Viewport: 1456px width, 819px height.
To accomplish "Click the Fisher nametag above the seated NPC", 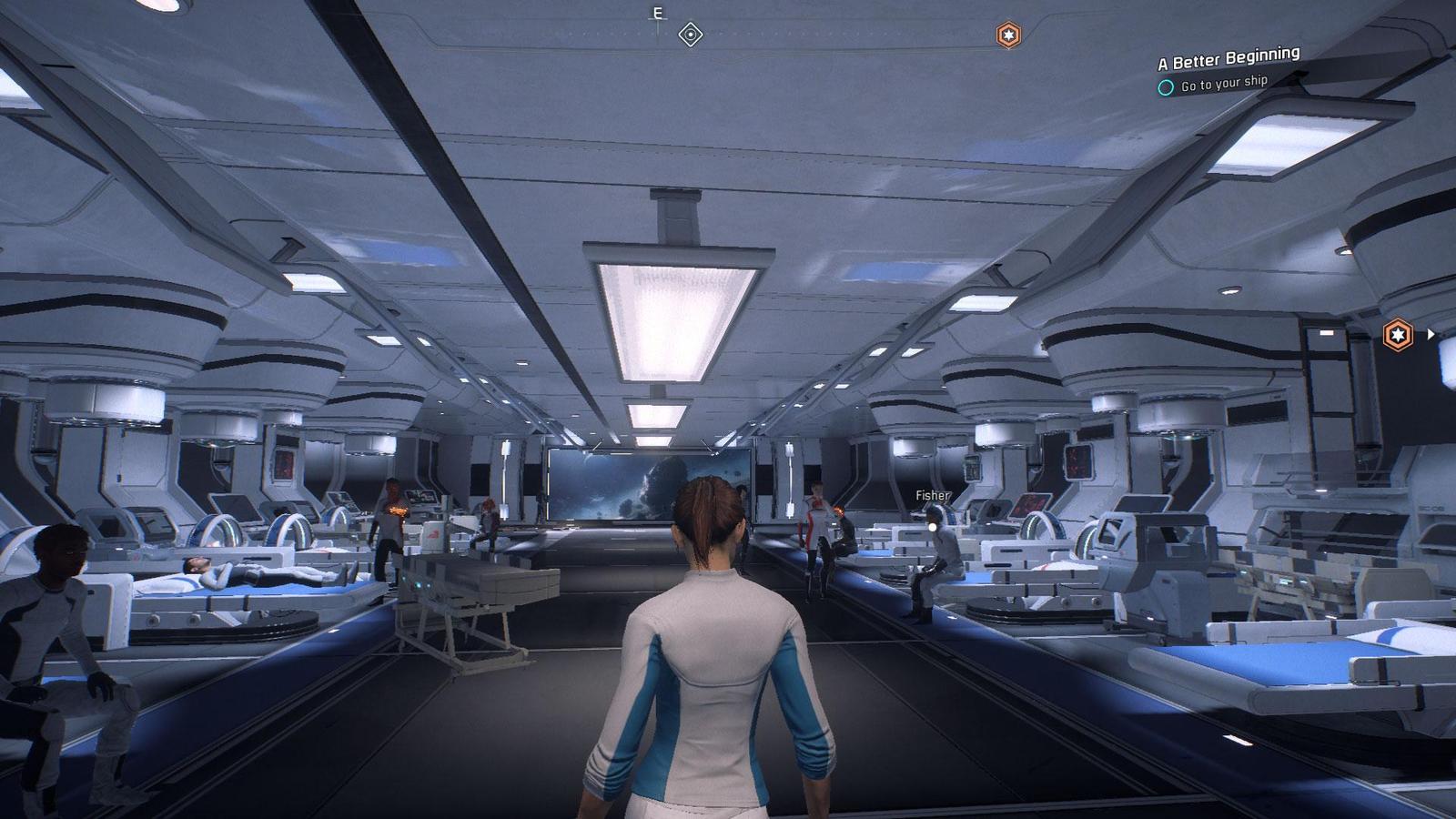I will (931, 496).
